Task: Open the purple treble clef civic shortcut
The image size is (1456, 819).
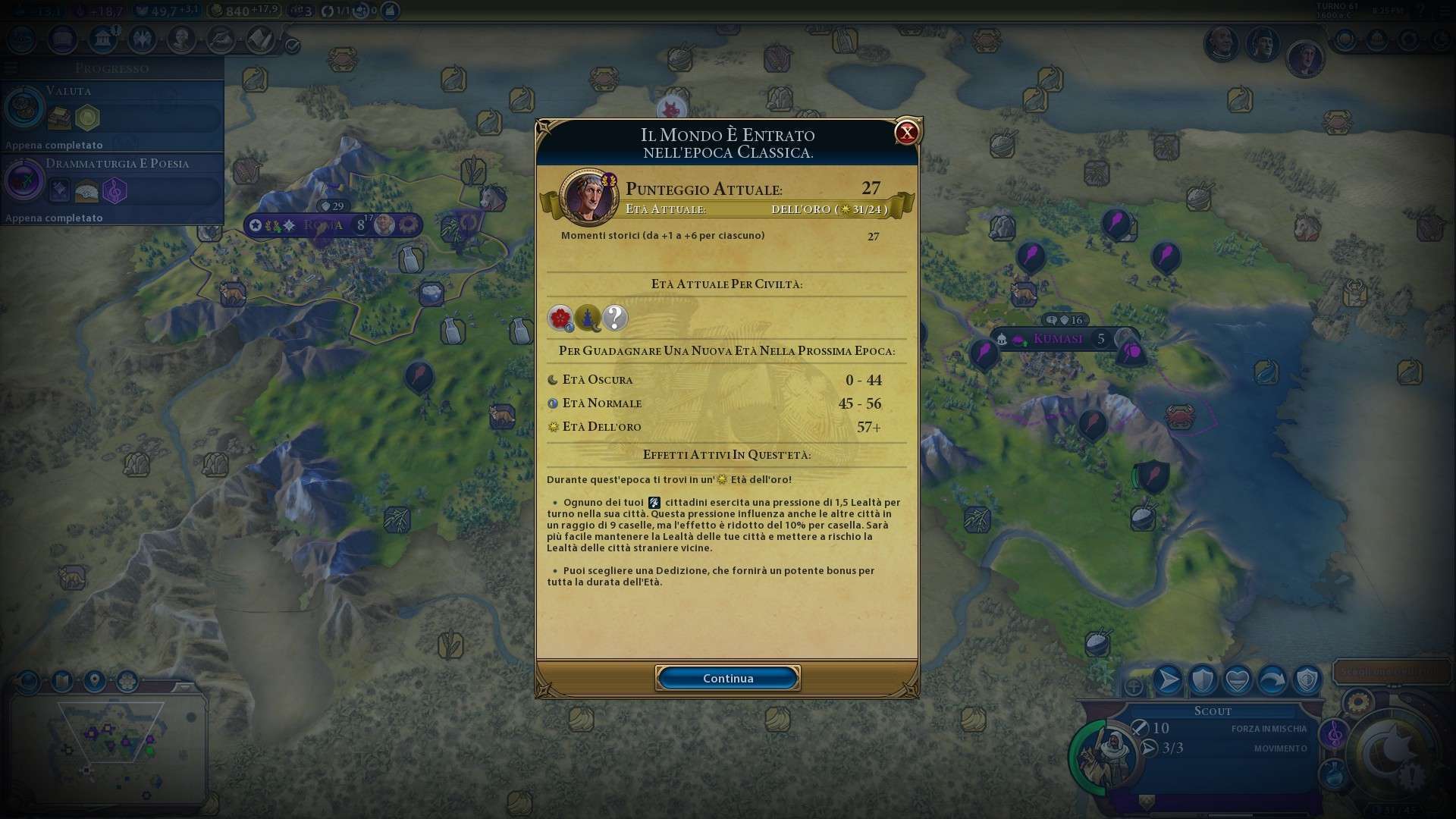Action: point(1335,734)
